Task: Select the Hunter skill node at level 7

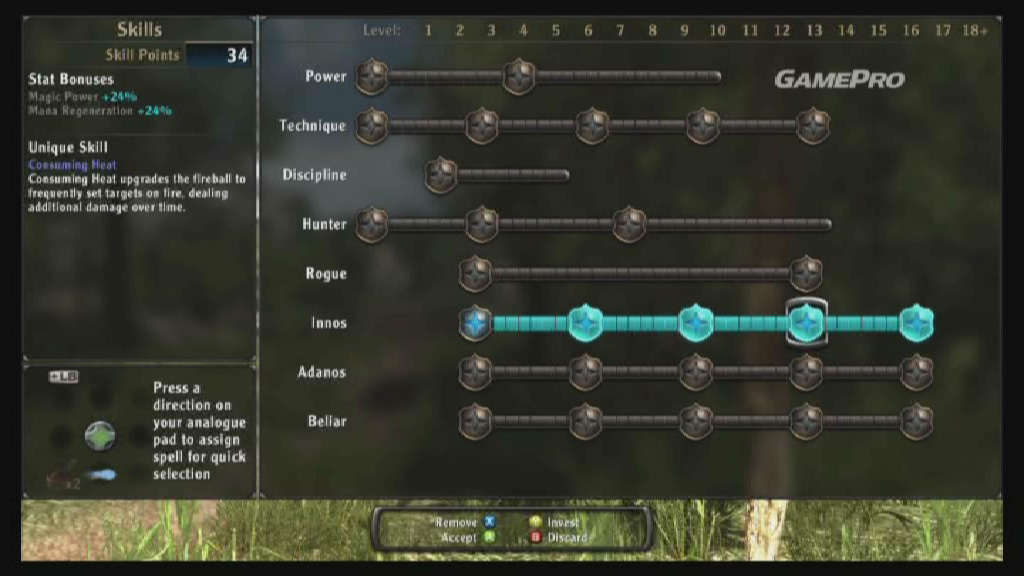Action: (628, 224)
